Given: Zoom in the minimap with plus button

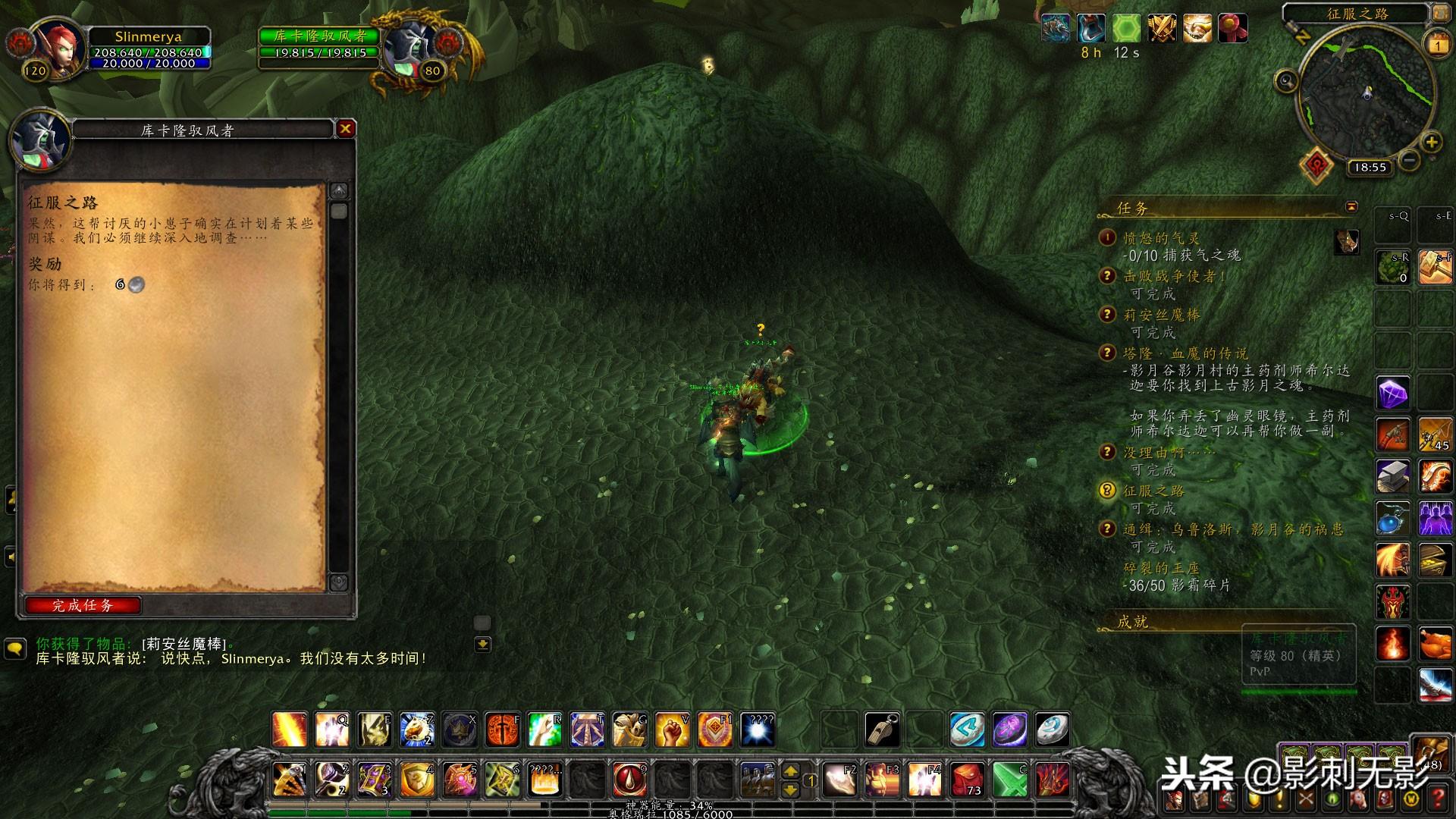Looking at the screenshot, I should click(1431, 142).
